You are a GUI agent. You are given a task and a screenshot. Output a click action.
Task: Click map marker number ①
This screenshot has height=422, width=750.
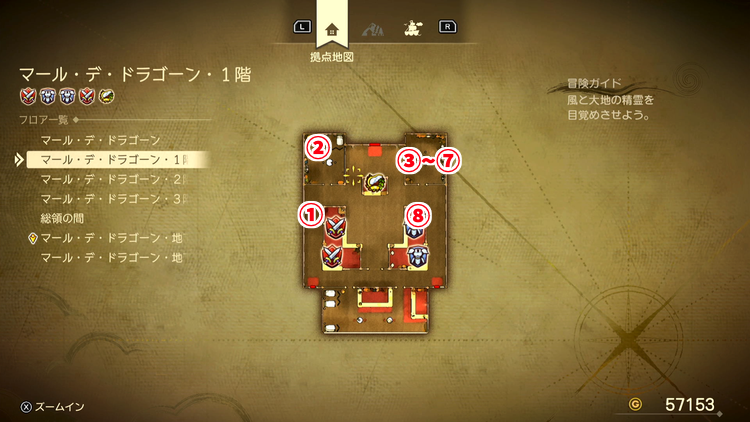(x=311, y=213)
